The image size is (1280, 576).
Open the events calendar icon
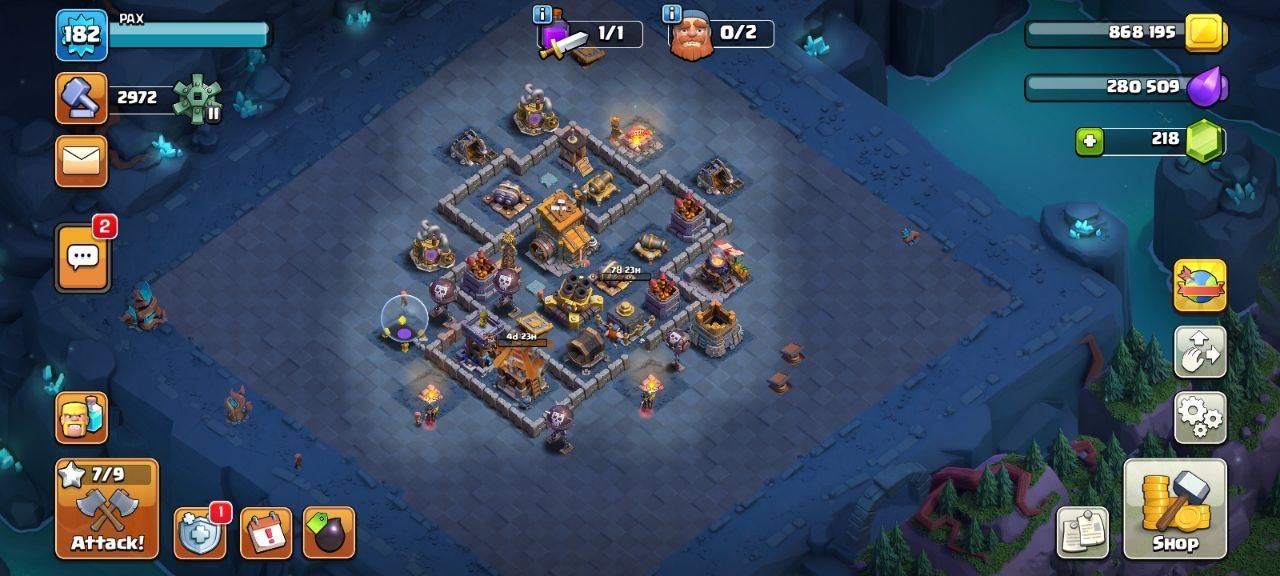(x=266, y=533)
